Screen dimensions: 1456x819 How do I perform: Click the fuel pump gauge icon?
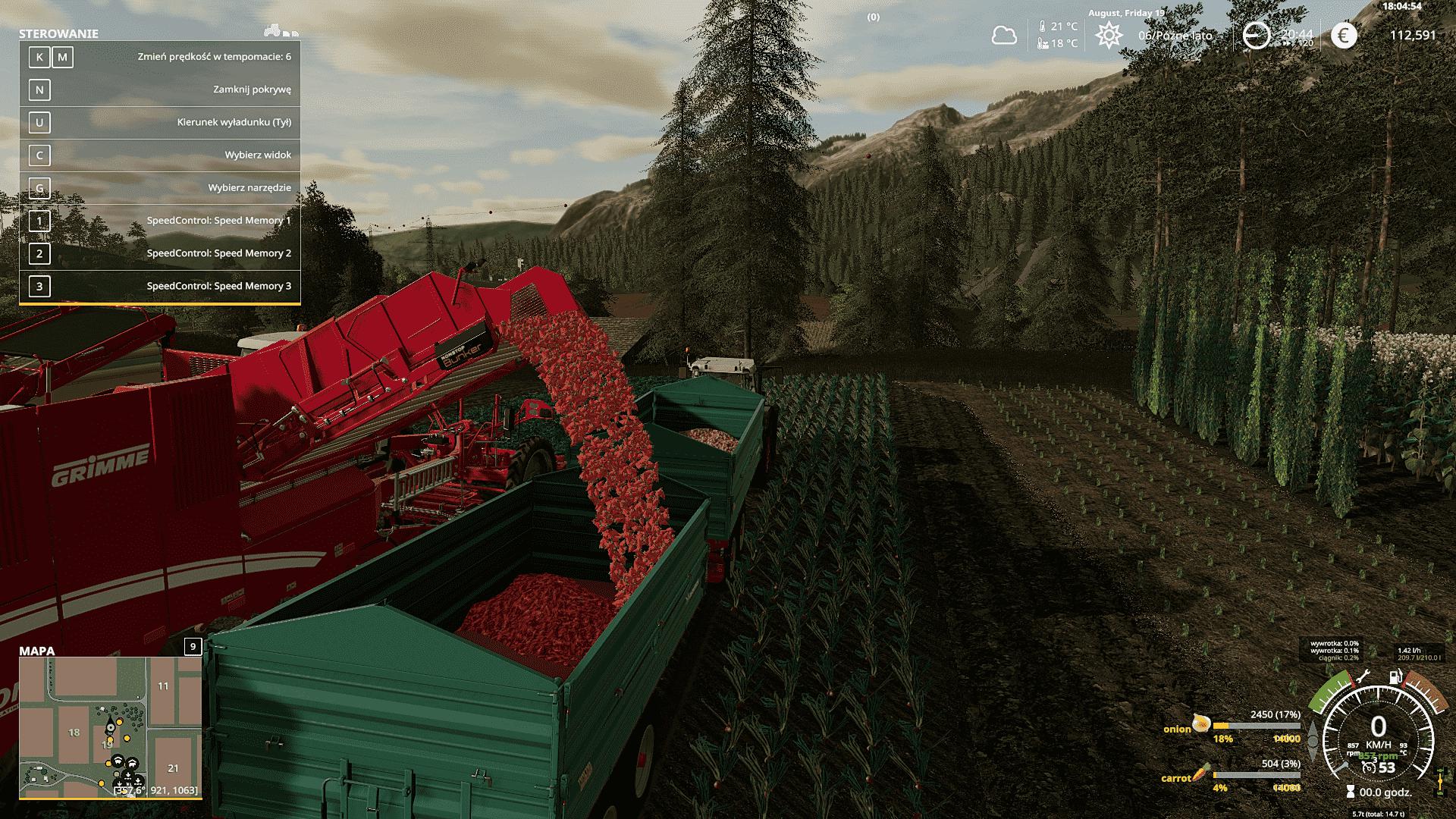(x=1395, y=677)
